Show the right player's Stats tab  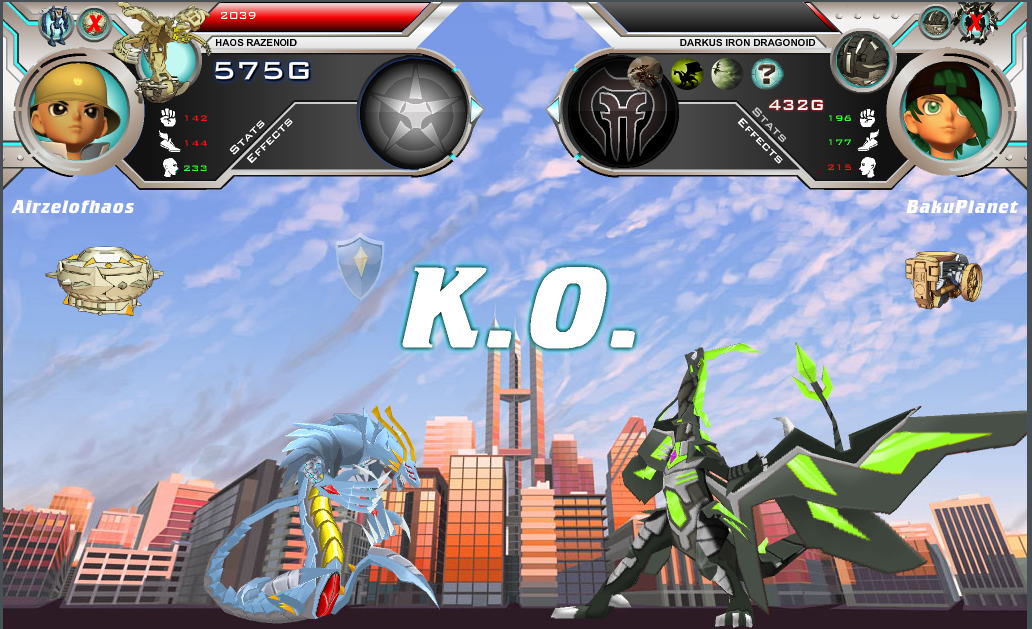pyautogui.click(x=770, y=123)
